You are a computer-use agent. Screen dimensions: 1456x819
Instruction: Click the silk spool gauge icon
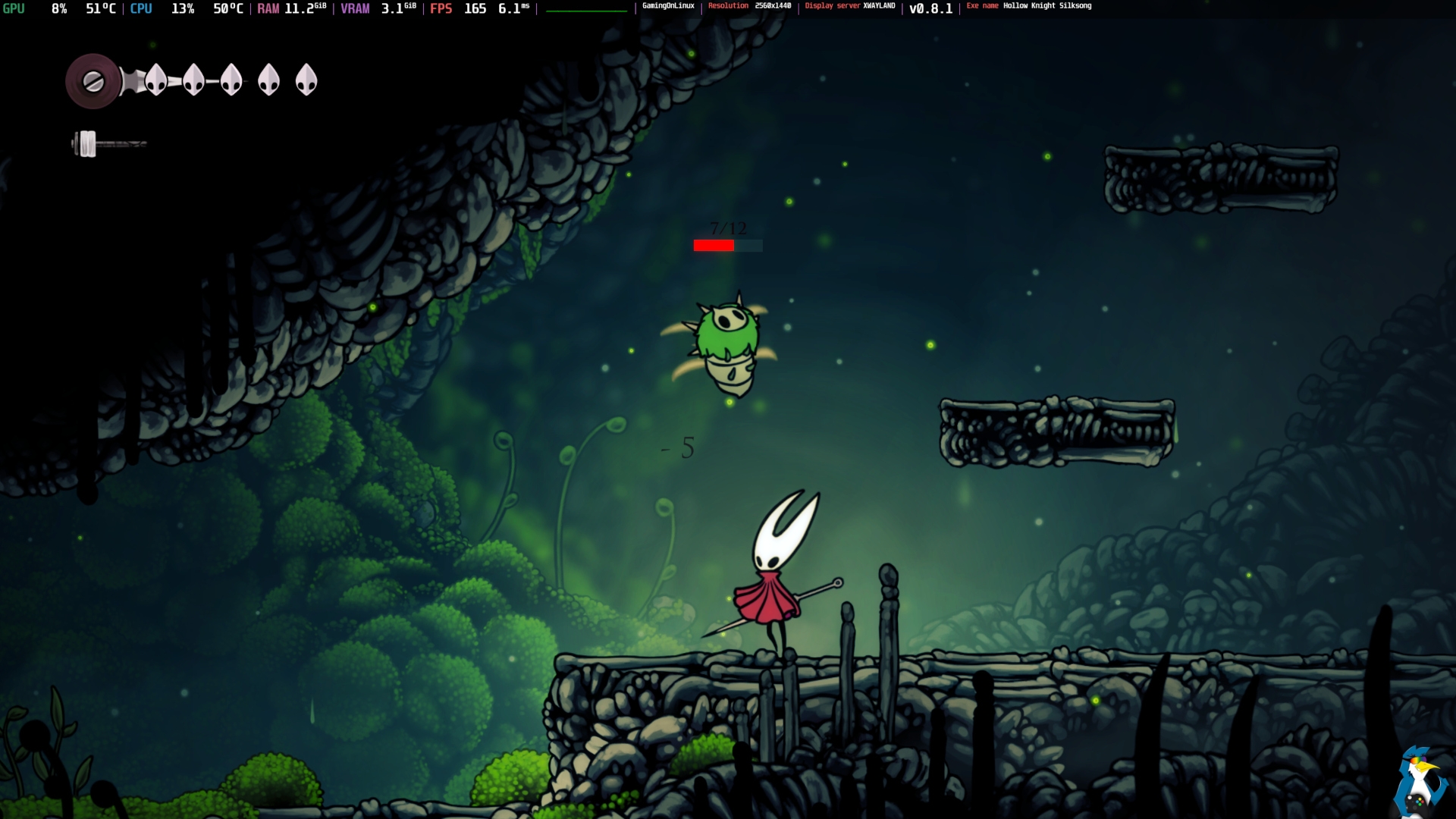tap(93, 81)
